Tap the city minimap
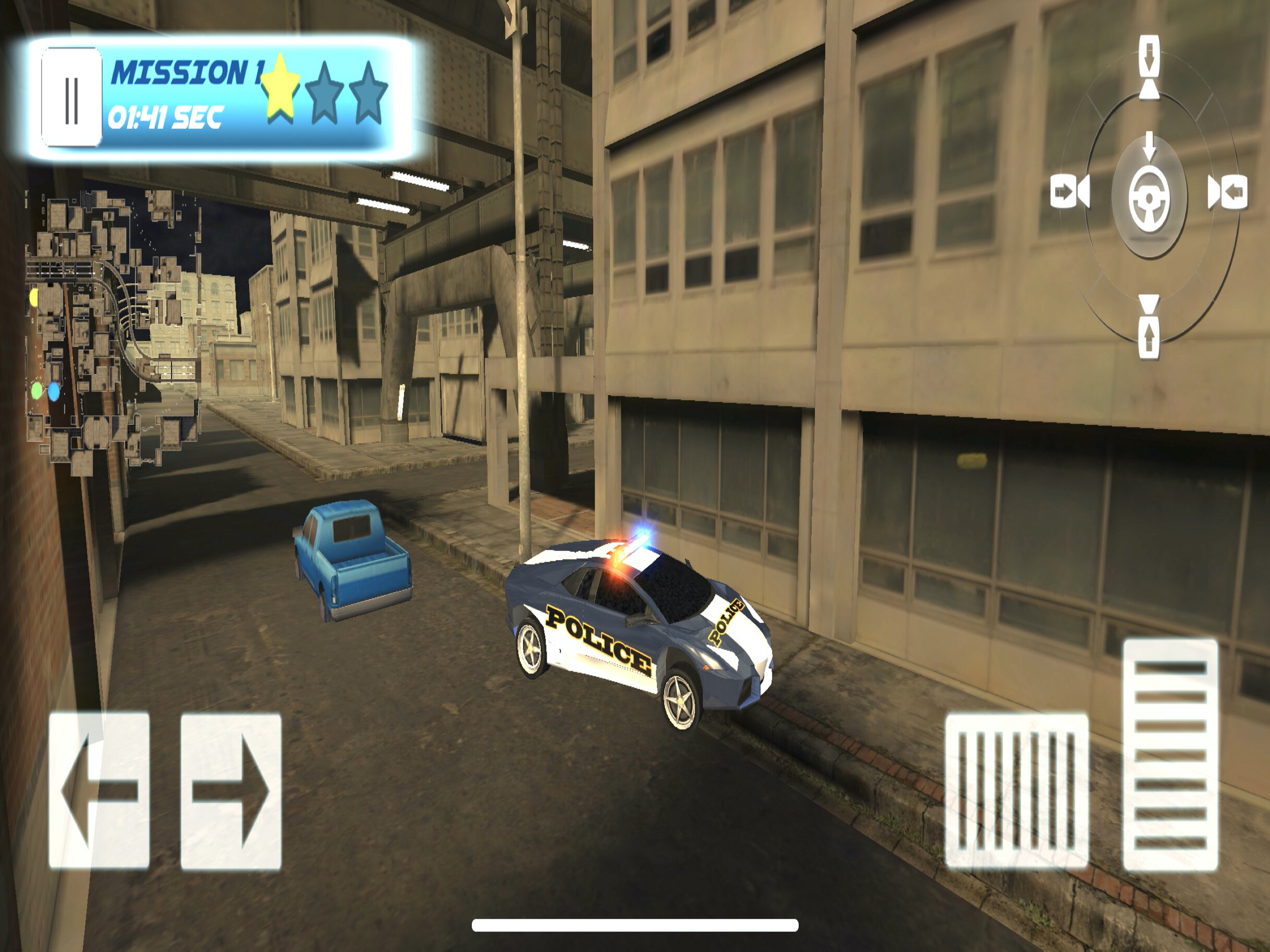 coord(112,327)
